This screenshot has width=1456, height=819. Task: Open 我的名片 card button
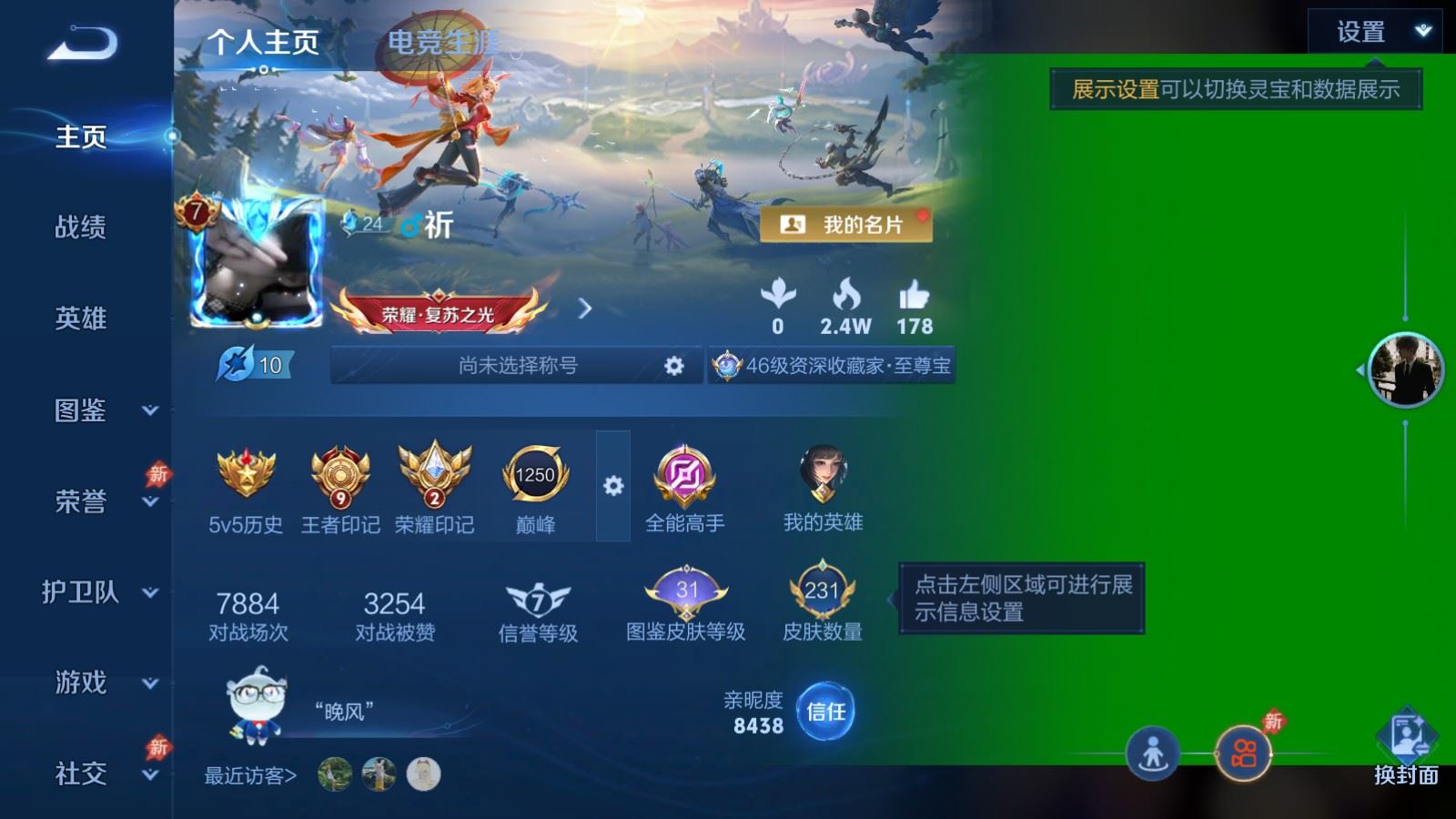pyautogui.click(x=848, y=224)
